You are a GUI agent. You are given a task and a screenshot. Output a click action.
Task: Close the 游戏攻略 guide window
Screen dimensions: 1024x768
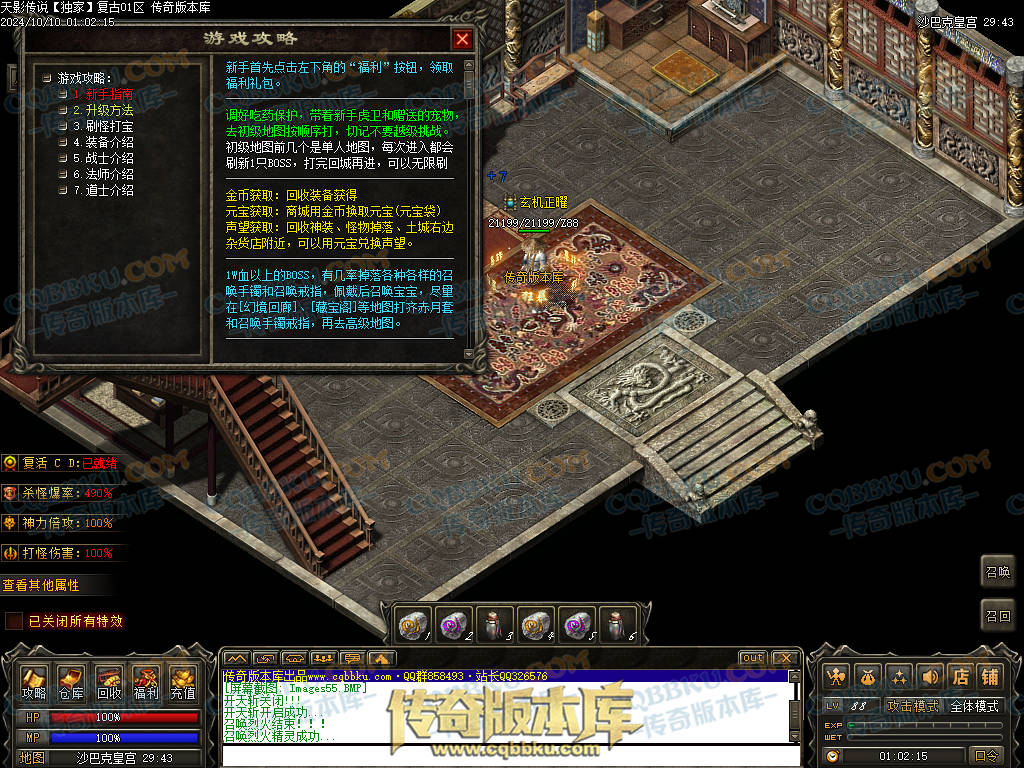[x=462, y=39]
